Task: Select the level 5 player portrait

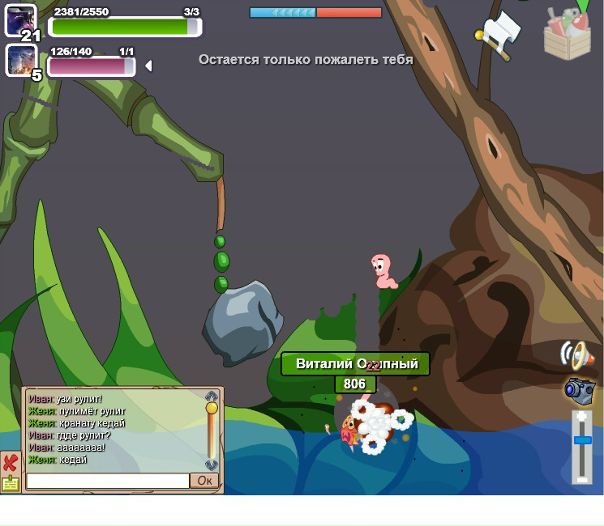Action: [x=21, y=60]
